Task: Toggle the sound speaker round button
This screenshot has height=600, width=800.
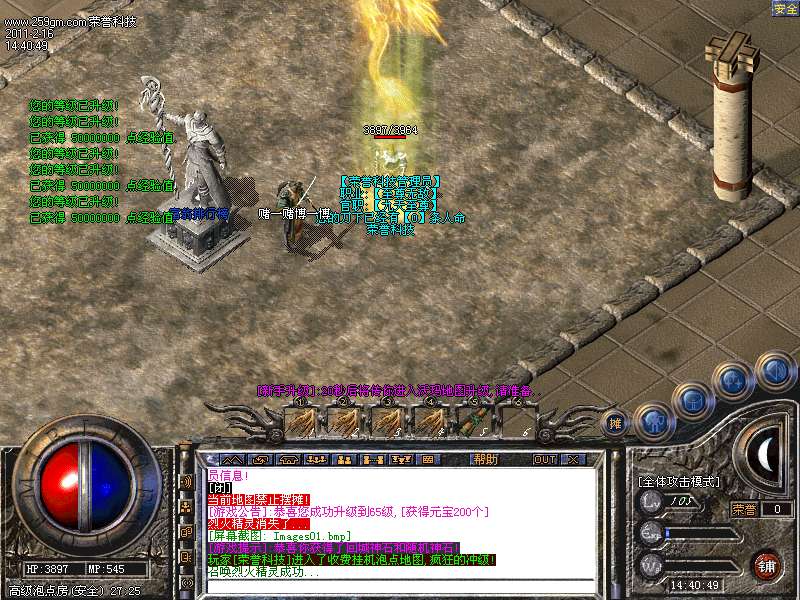Action: pos(774,371)
